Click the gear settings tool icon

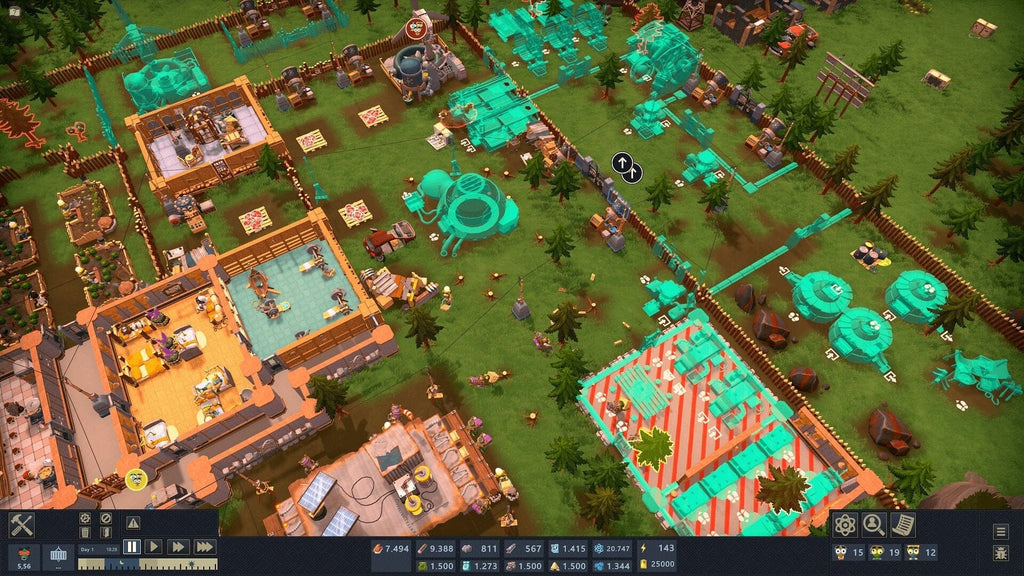coord(85,518)
